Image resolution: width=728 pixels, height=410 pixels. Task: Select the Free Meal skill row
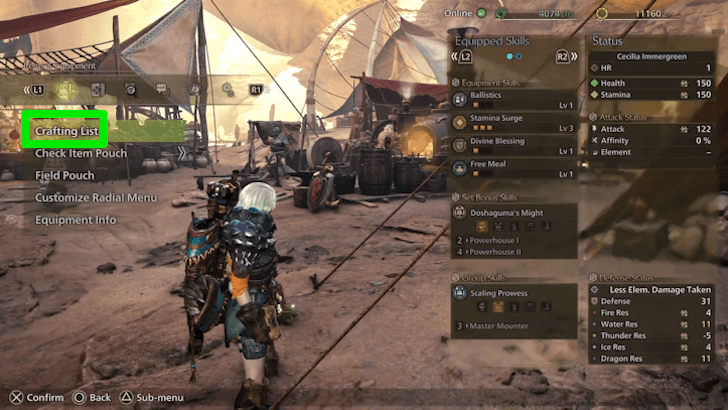[x=512, y=167]
